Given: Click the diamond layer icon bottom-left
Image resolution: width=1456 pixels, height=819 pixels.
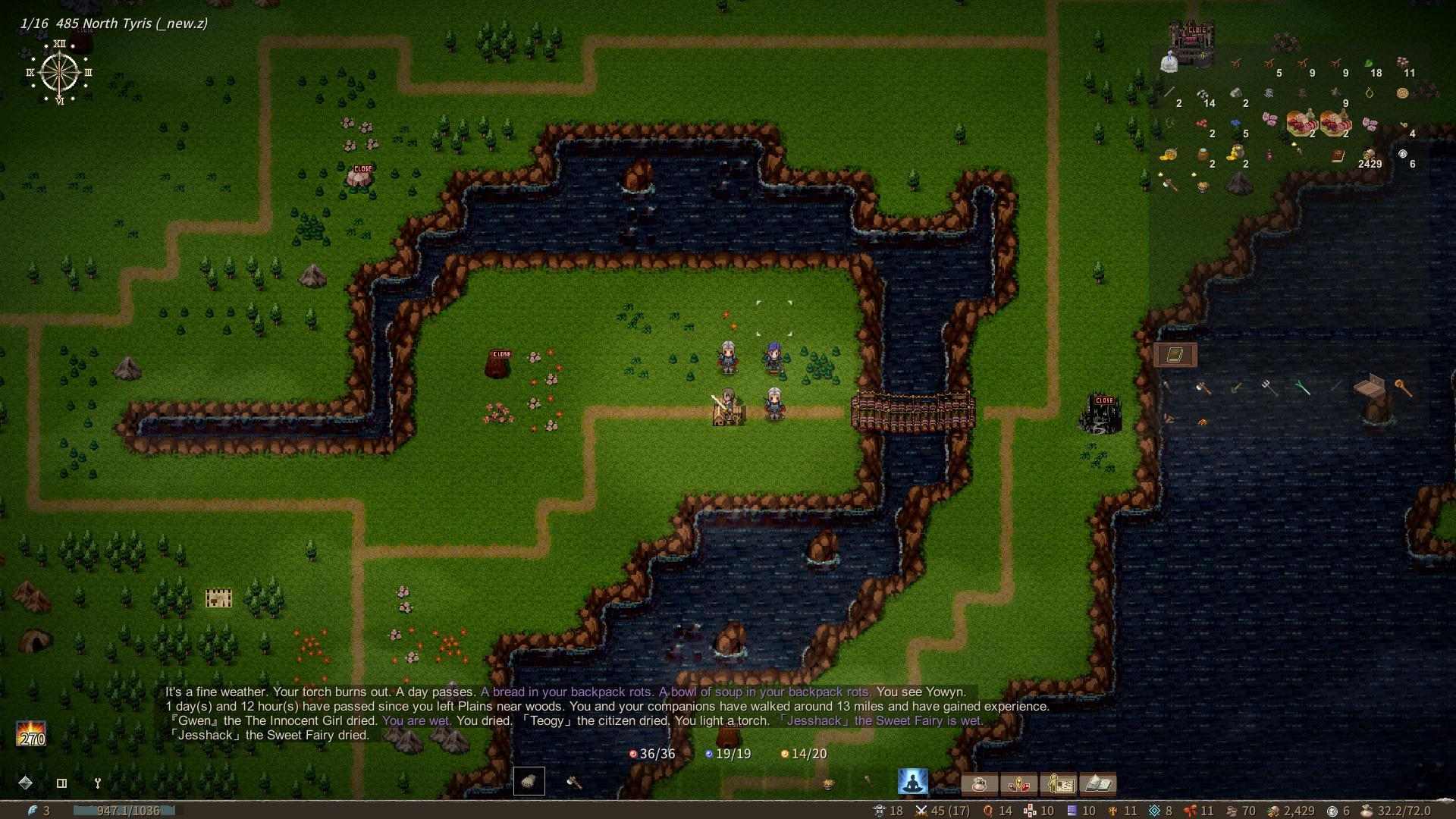Looking at the screenshot, I should coord(27,783).
